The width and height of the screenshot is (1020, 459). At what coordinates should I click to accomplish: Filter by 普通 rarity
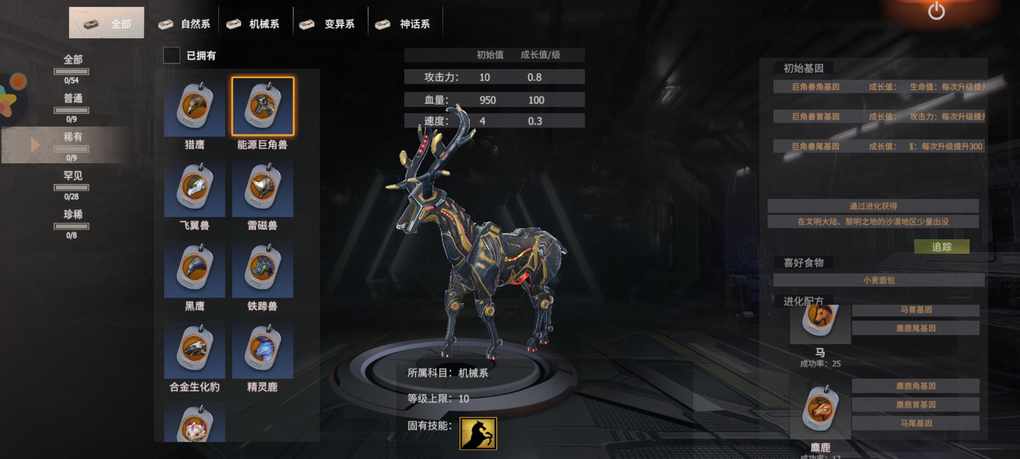(72, 99)
